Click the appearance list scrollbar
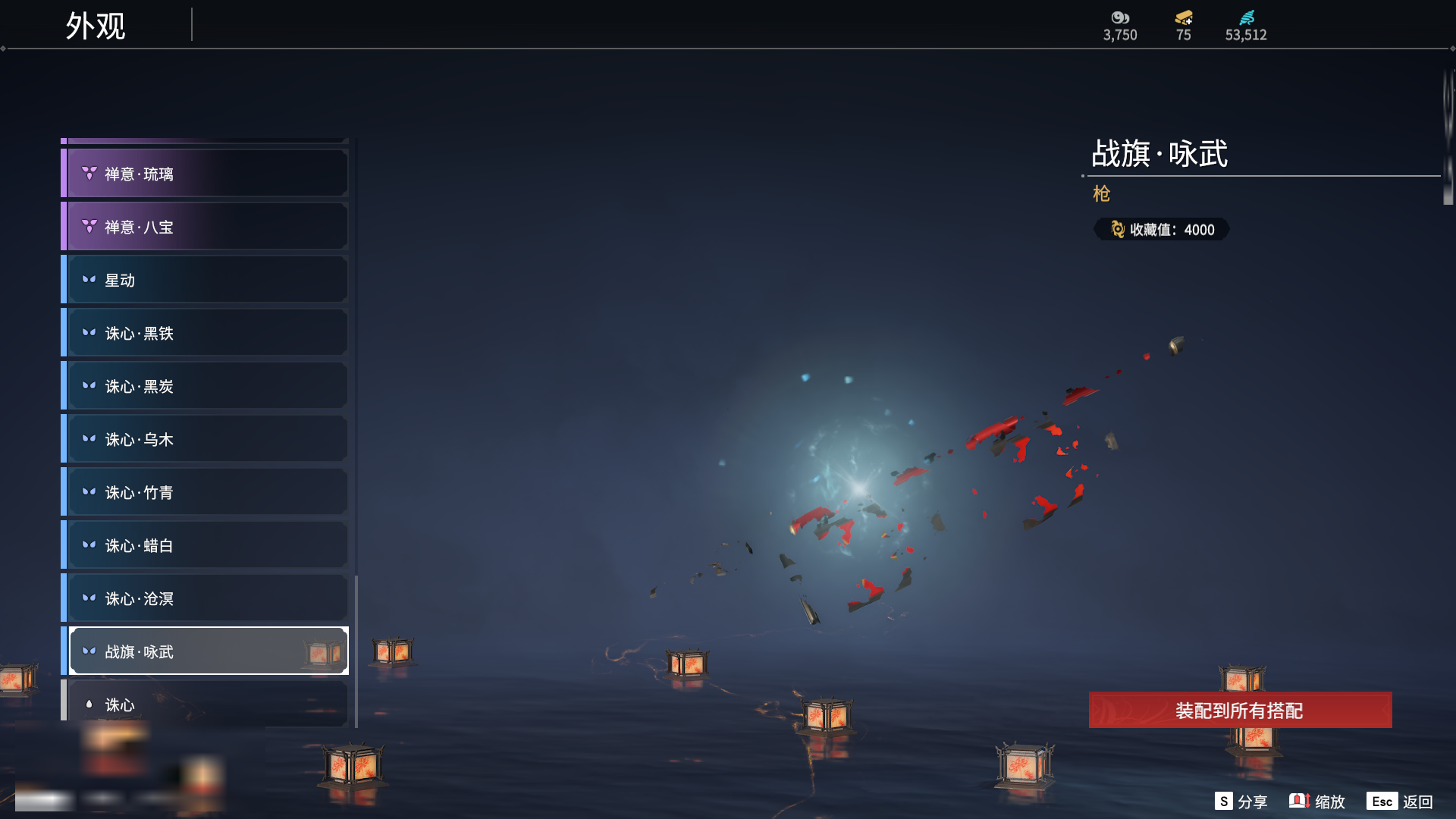This screenshot has height=819, width=1456. tap(356, 651)
